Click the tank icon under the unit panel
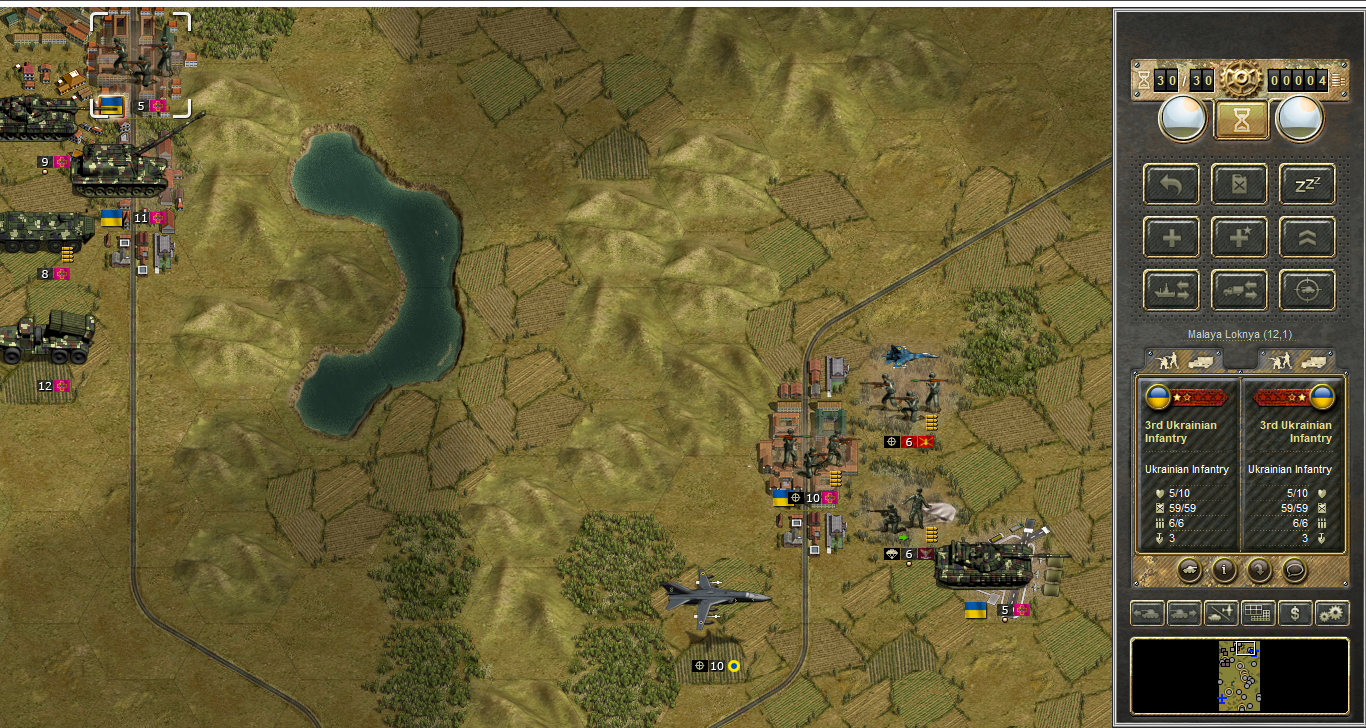The image size is (1366, 728). 1190,570
